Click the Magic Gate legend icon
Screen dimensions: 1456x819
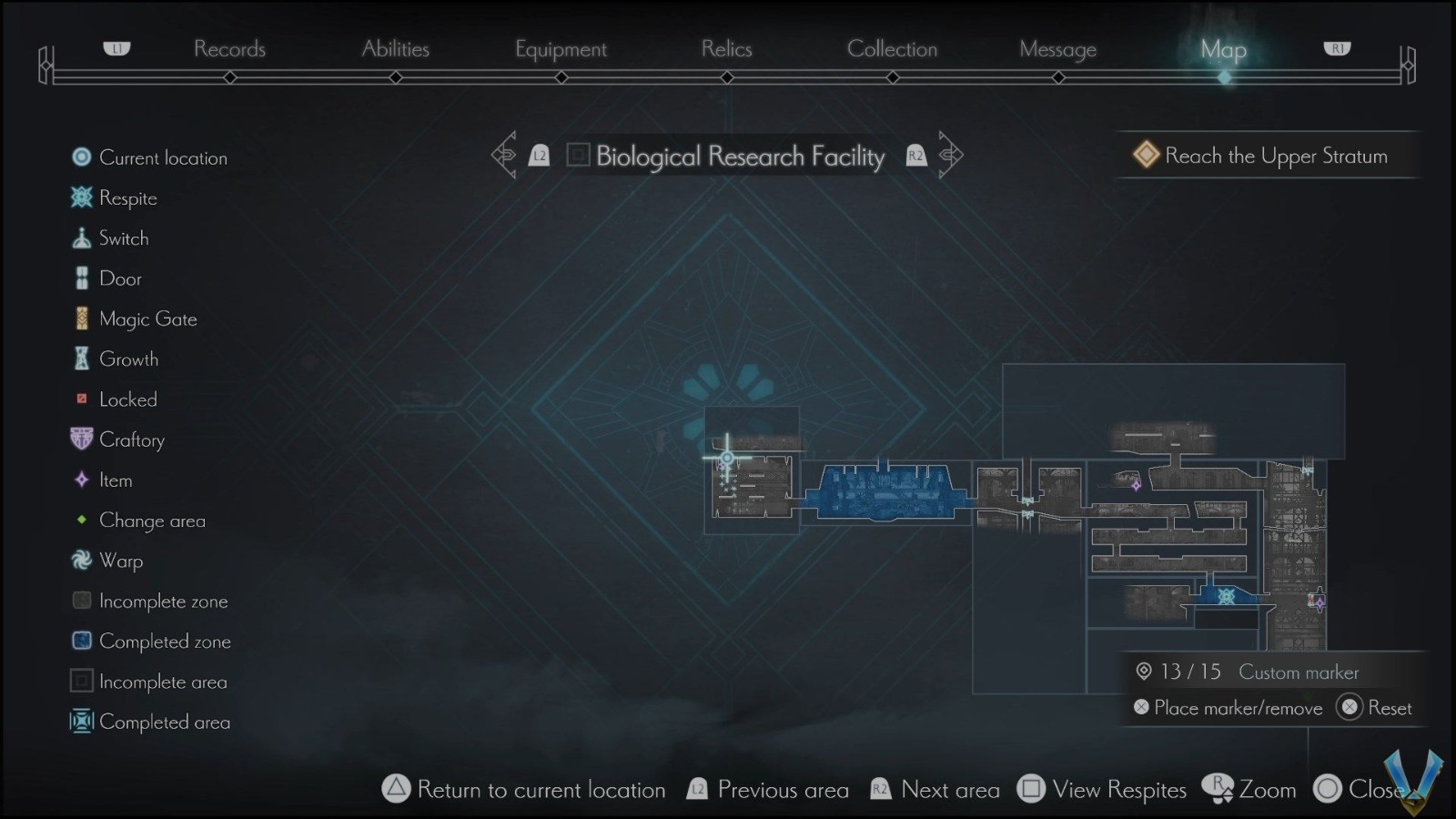point(82,318)
